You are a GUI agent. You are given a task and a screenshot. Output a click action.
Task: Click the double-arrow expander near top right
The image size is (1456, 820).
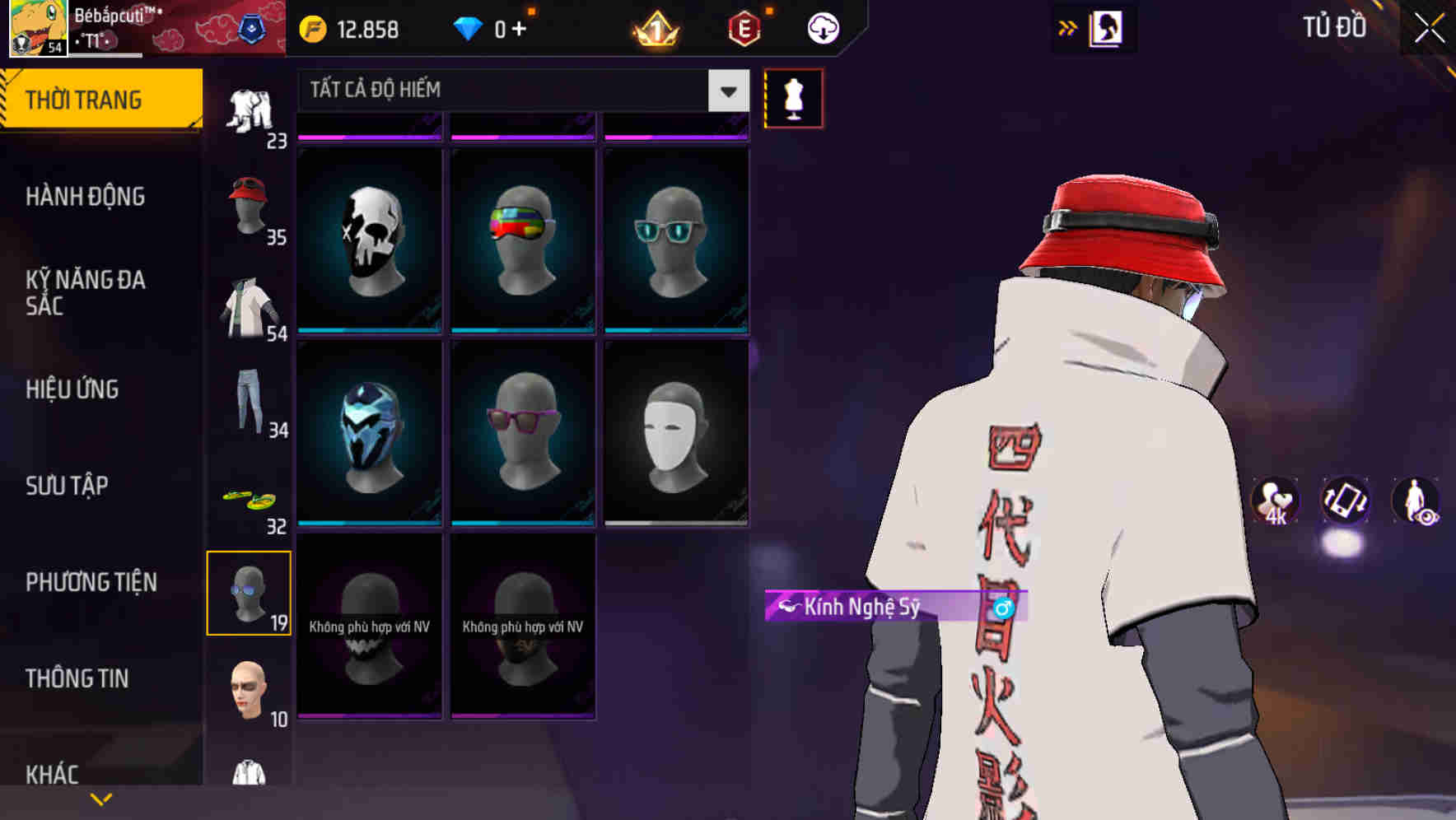click(x=1068, y=26)
